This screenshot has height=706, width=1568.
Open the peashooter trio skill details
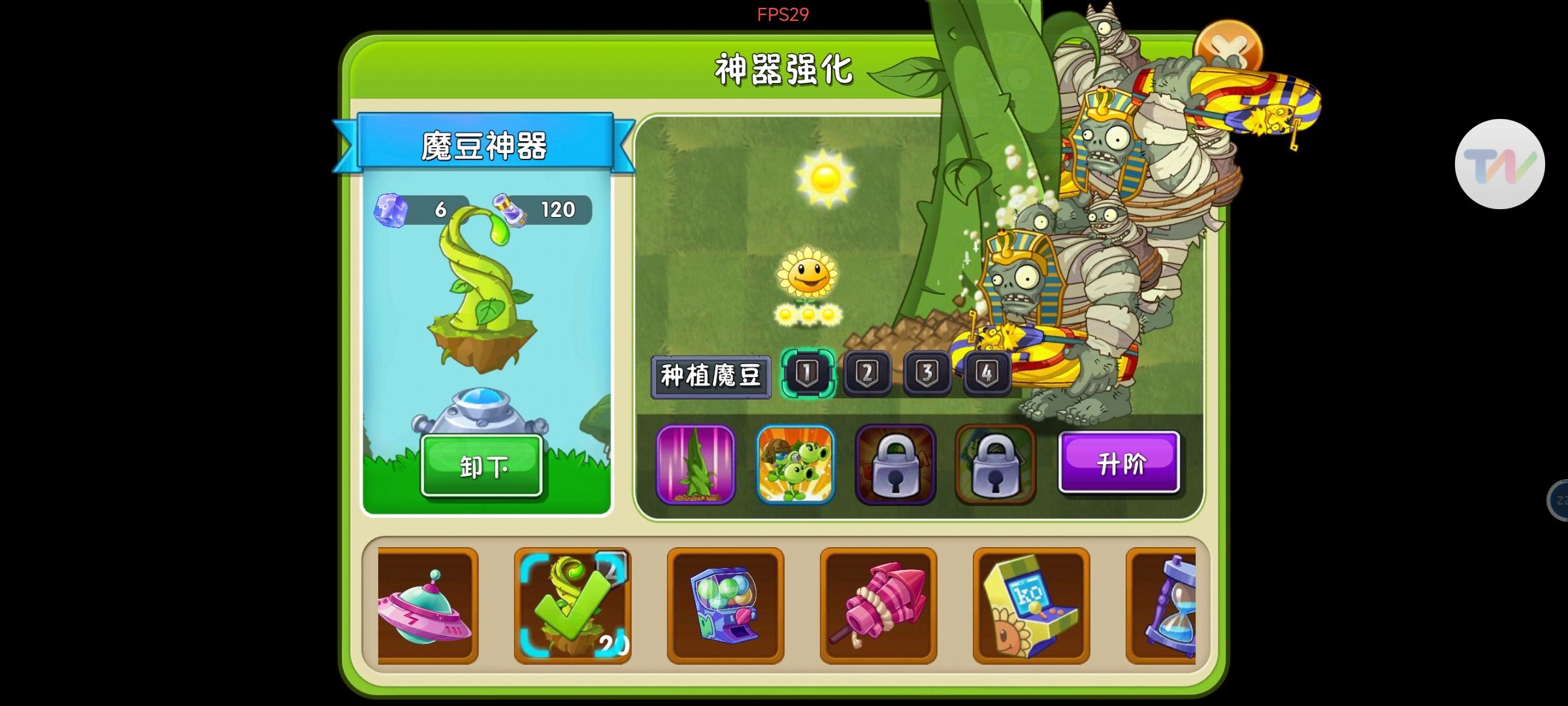coord(796,463)
